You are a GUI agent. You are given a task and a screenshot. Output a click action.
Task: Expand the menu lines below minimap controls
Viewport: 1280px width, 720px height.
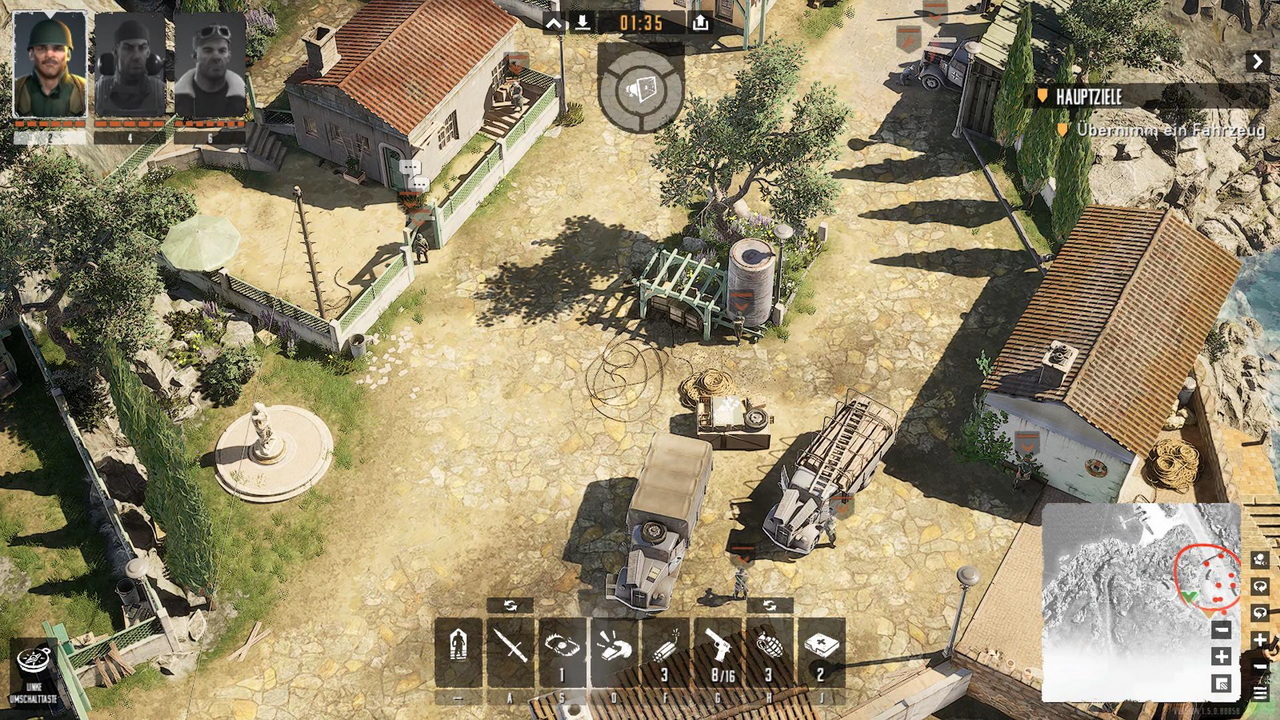pyautogui.click(x=1260, y=690)
